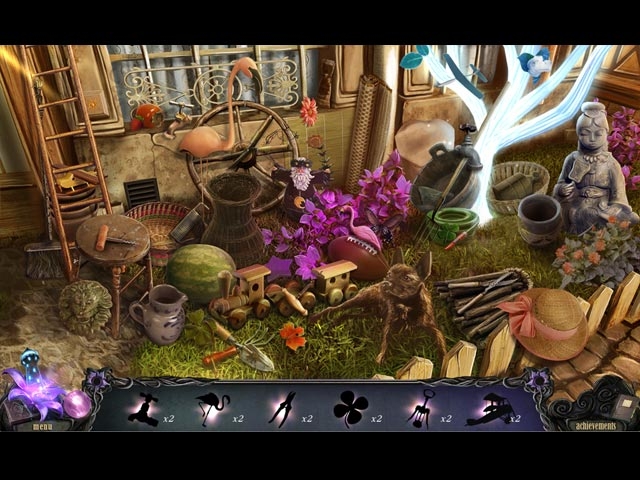Activate the glowing purple hint orb
The width and height of the screenshot is (640, 480).
click(x=77, y=403)
